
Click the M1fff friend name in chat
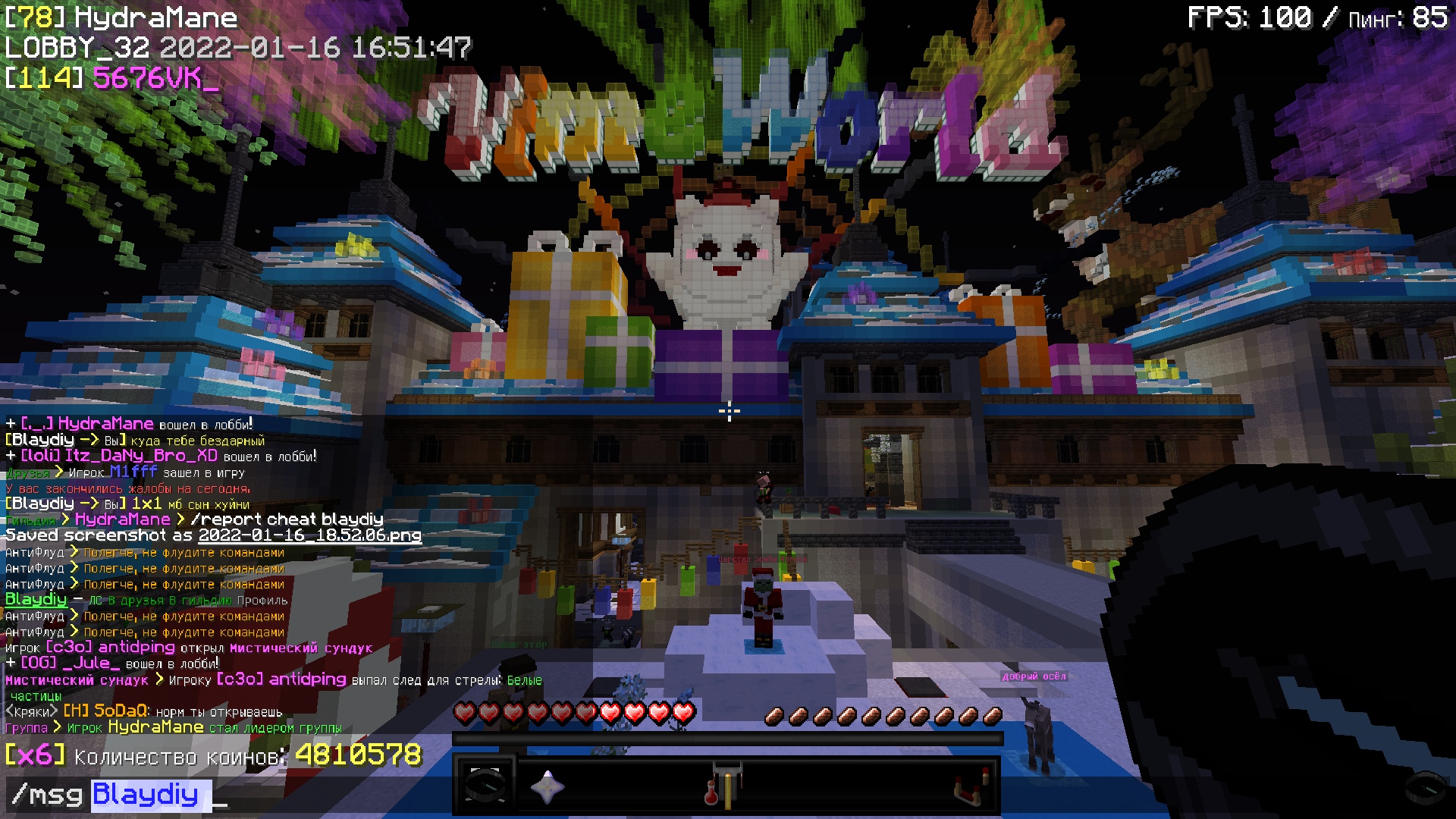[x=133, y=472]
